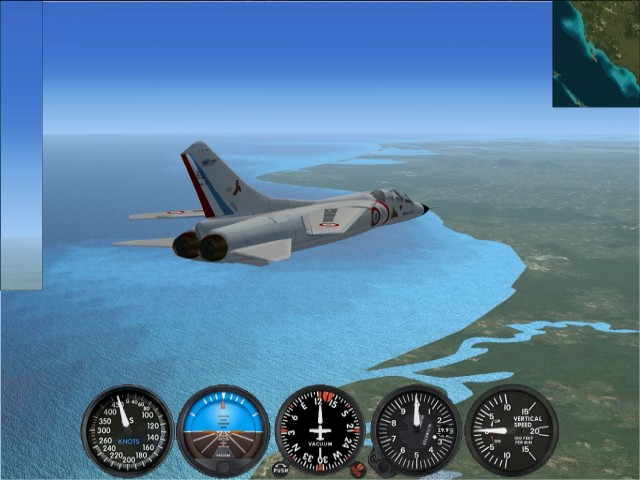Select the altimeter gauge
This screenshot has height=480, width=640.
pos(416,430)
